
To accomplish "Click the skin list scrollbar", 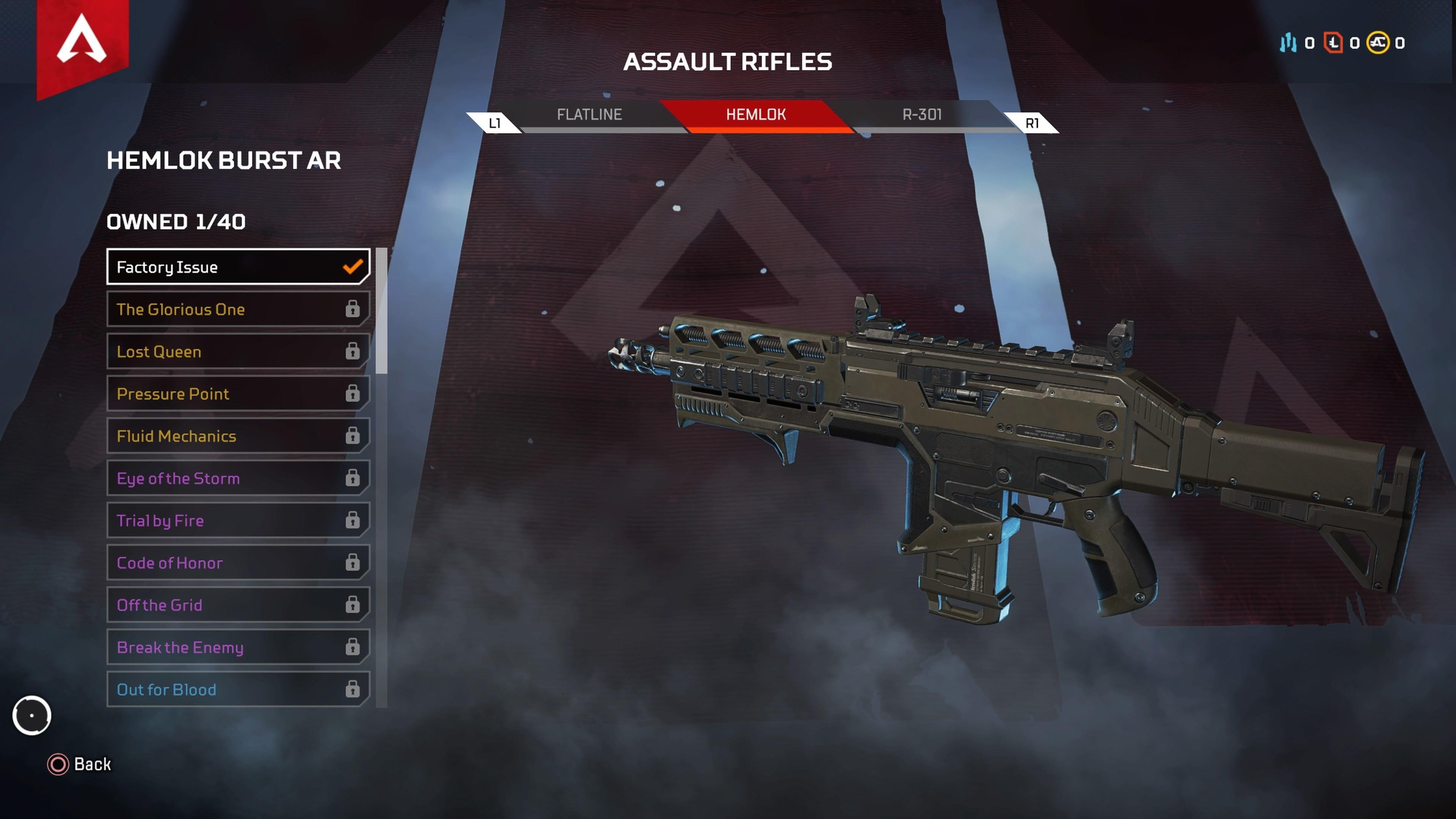I will coord(381,311).
